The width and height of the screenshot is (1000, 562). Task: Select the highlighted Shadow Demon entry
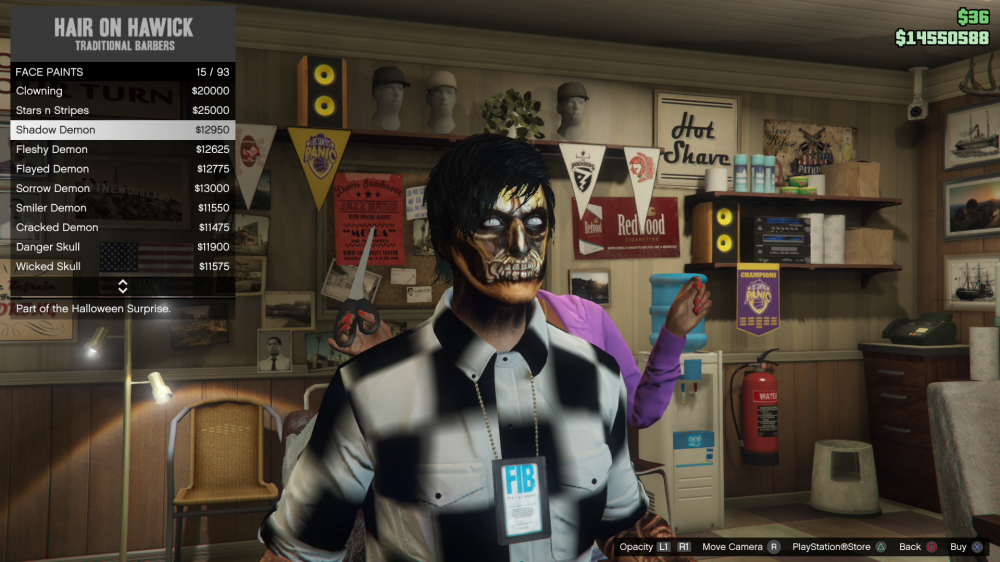(122, 130)
